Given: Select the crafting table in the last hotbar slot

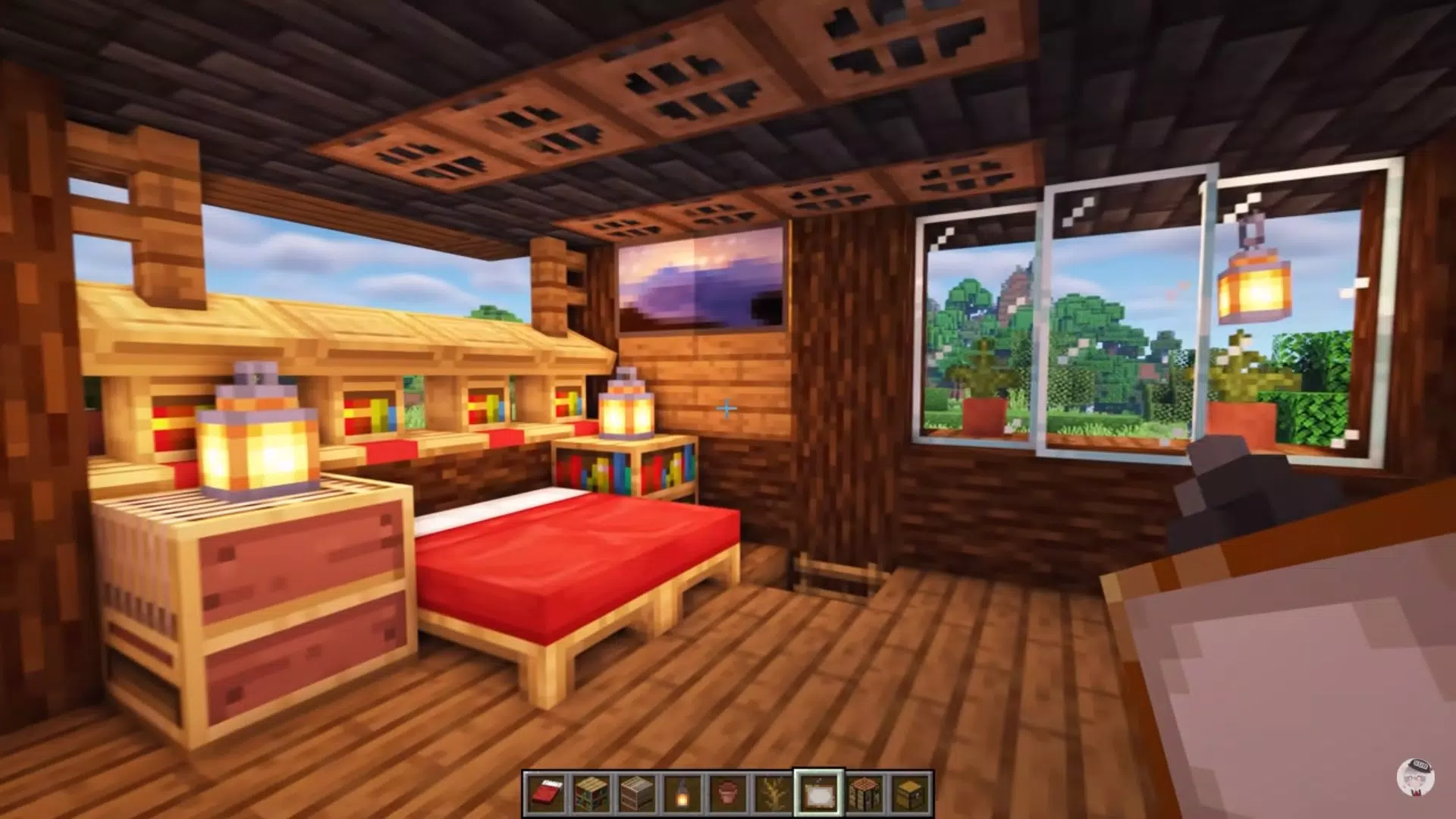Looking at the screenshot, I should 908,792.
